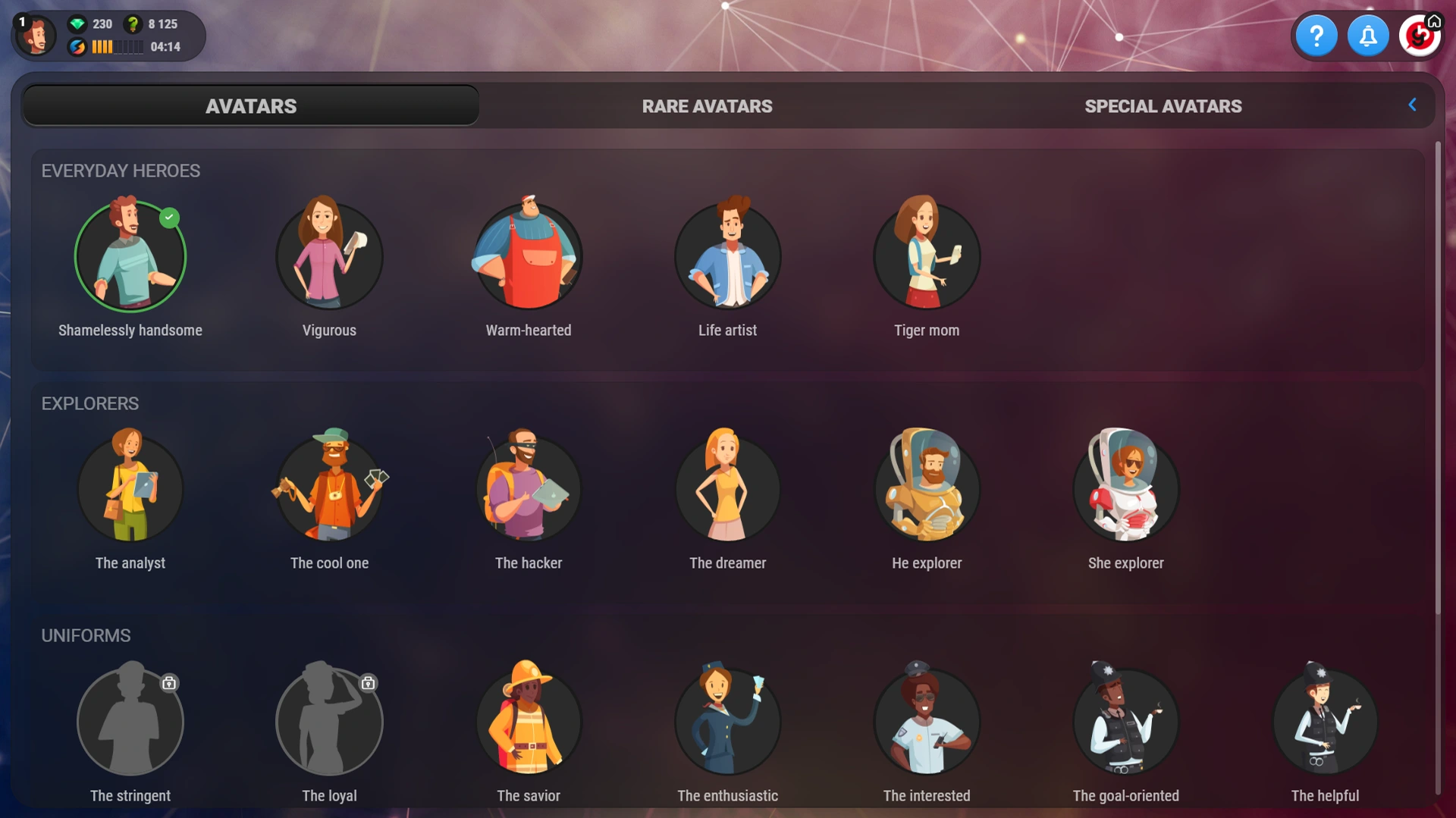
Task: Open the notifications bell icon
Action: 1369,35
